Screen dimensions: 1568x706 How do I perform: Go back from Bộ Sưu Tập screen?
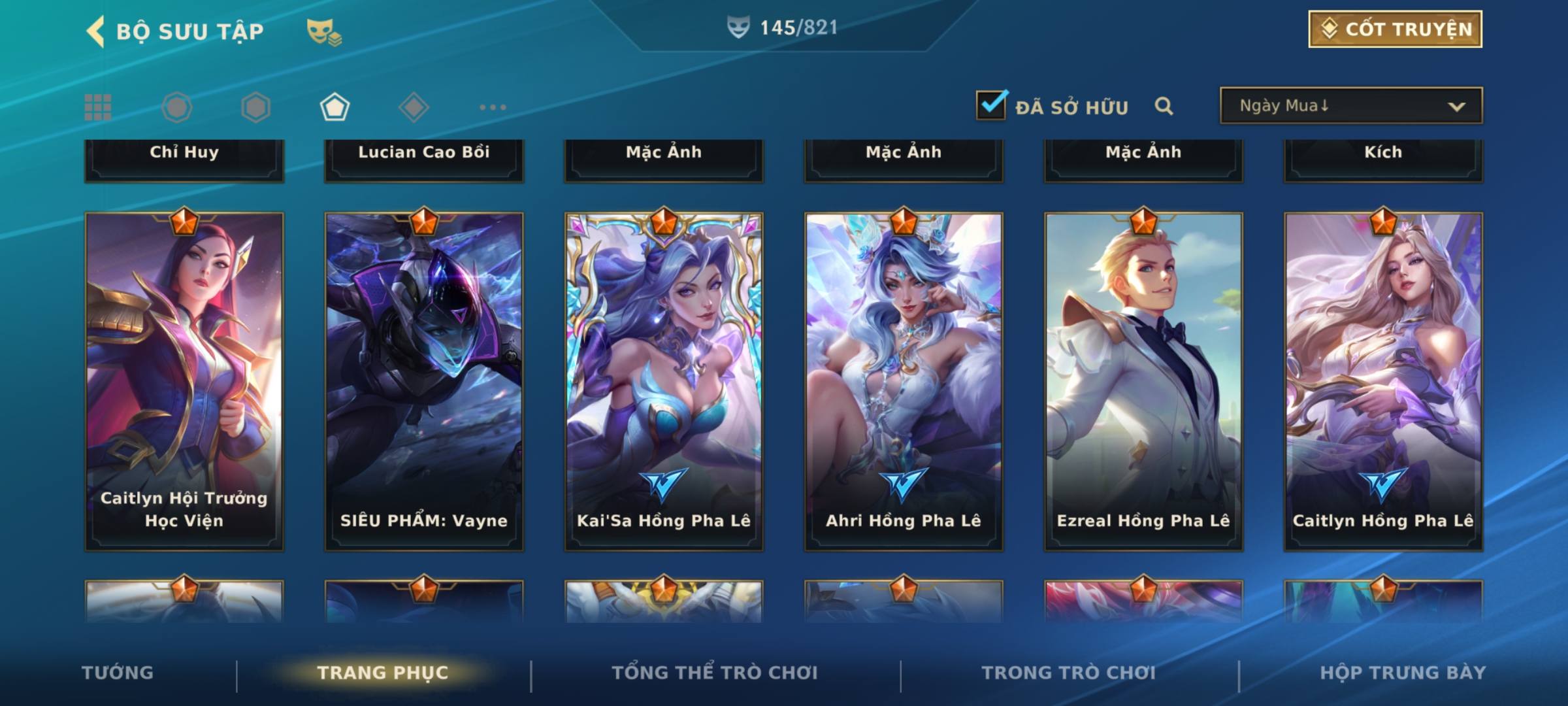pyautogui.click(x=96, y=31)
